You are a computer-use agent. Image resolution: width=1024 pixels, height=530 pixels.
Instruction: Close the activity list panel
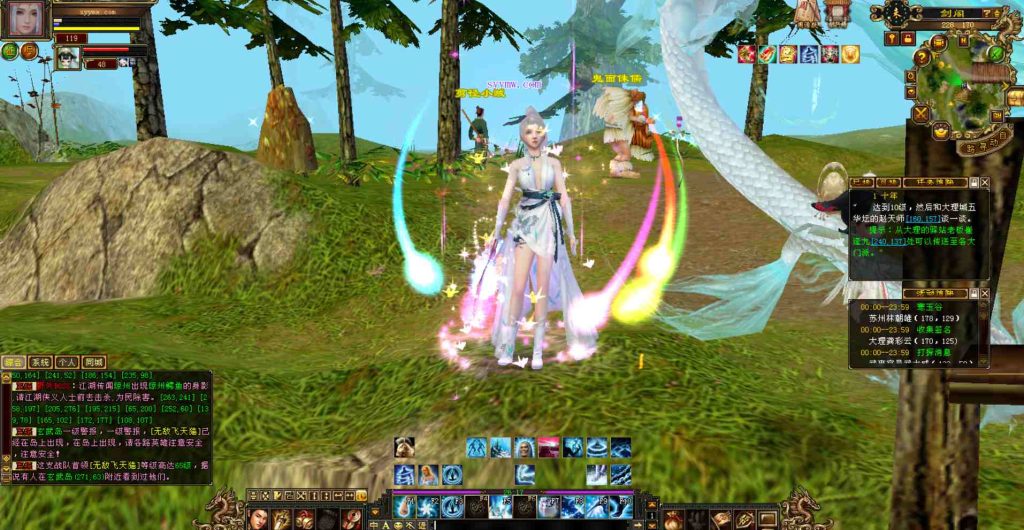tap(985, 293)
